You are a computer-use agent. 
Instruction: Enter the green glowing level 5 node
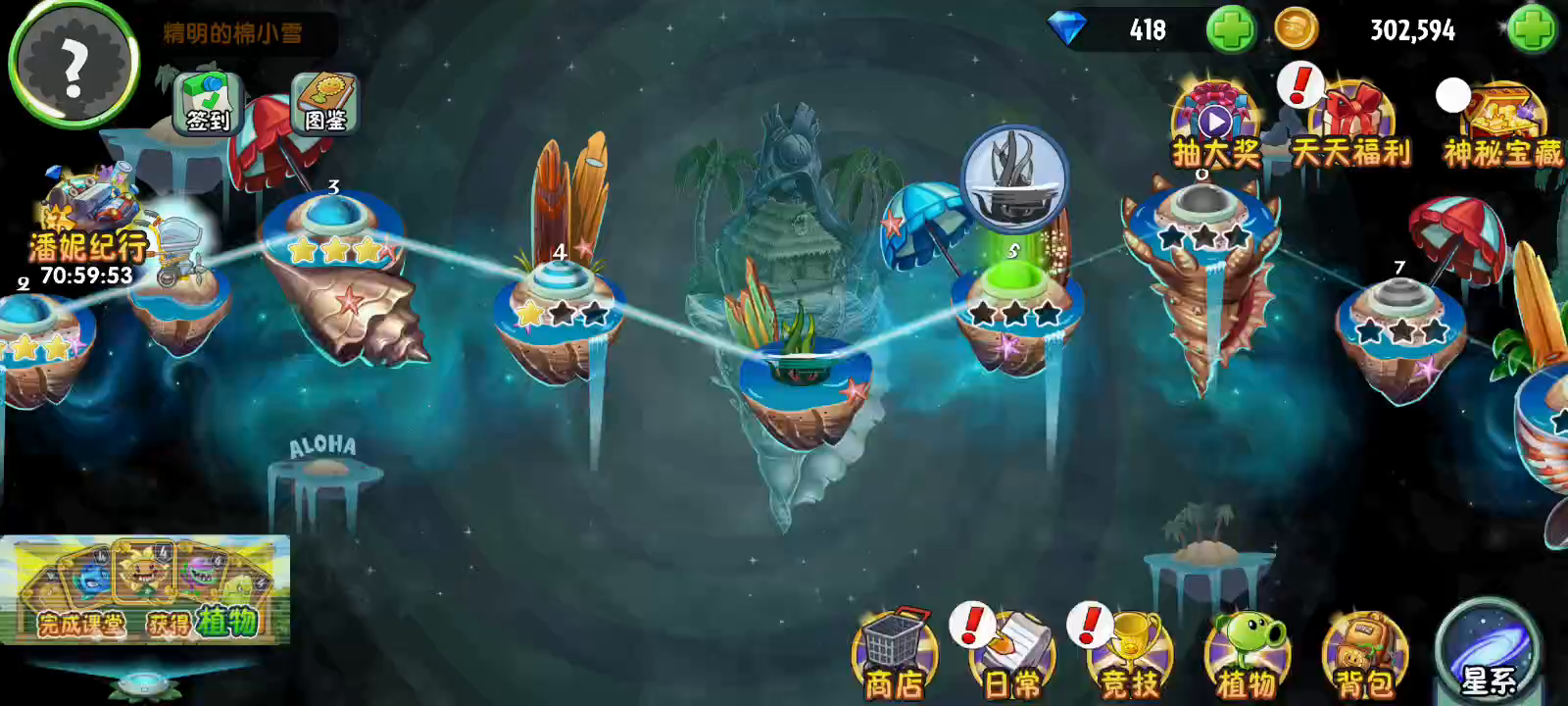1014,284
